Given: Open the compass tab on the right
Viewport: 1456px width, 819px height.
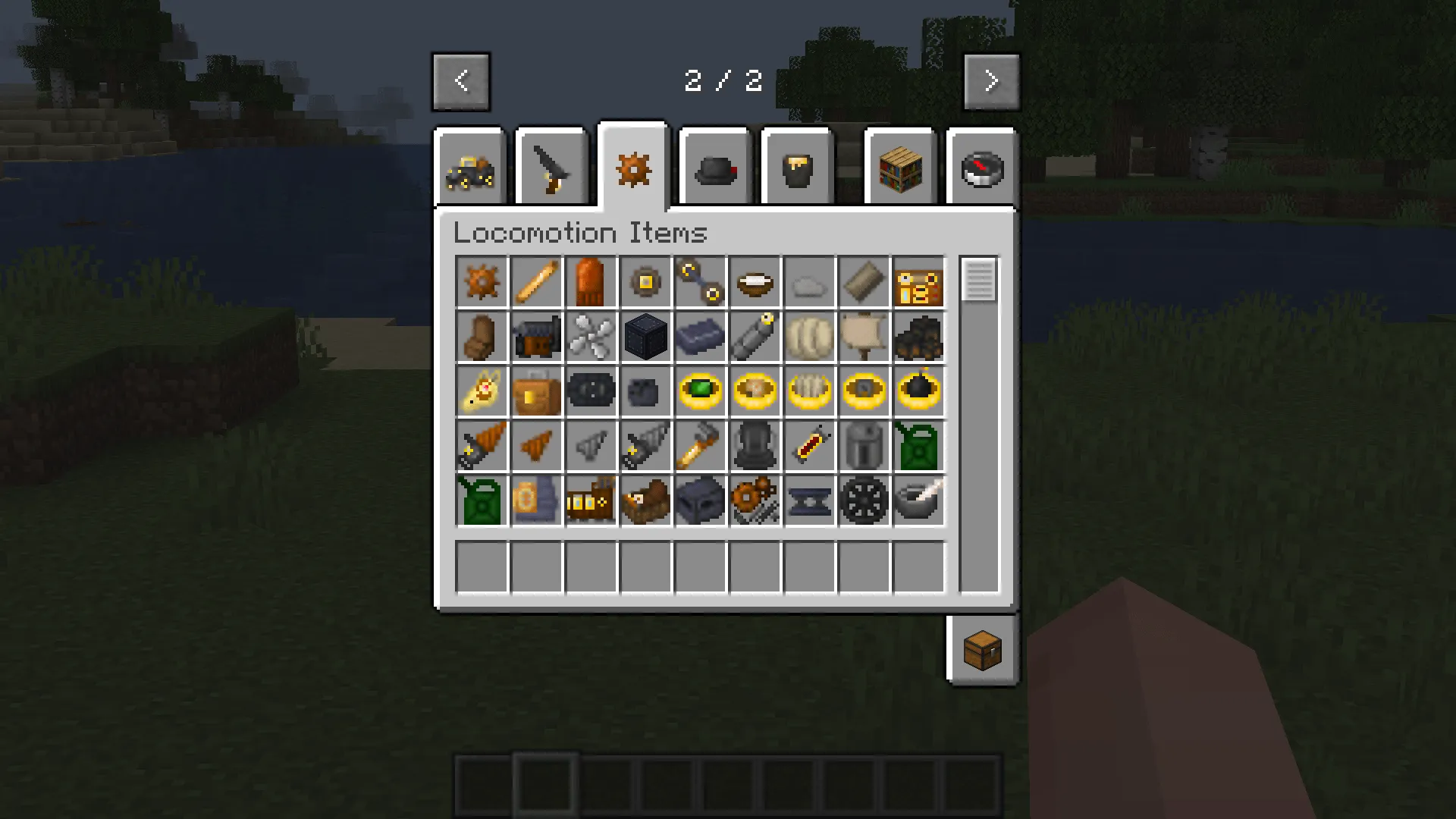Looking at the screenshot, I should pyautogui.click(x=982, y=168).
